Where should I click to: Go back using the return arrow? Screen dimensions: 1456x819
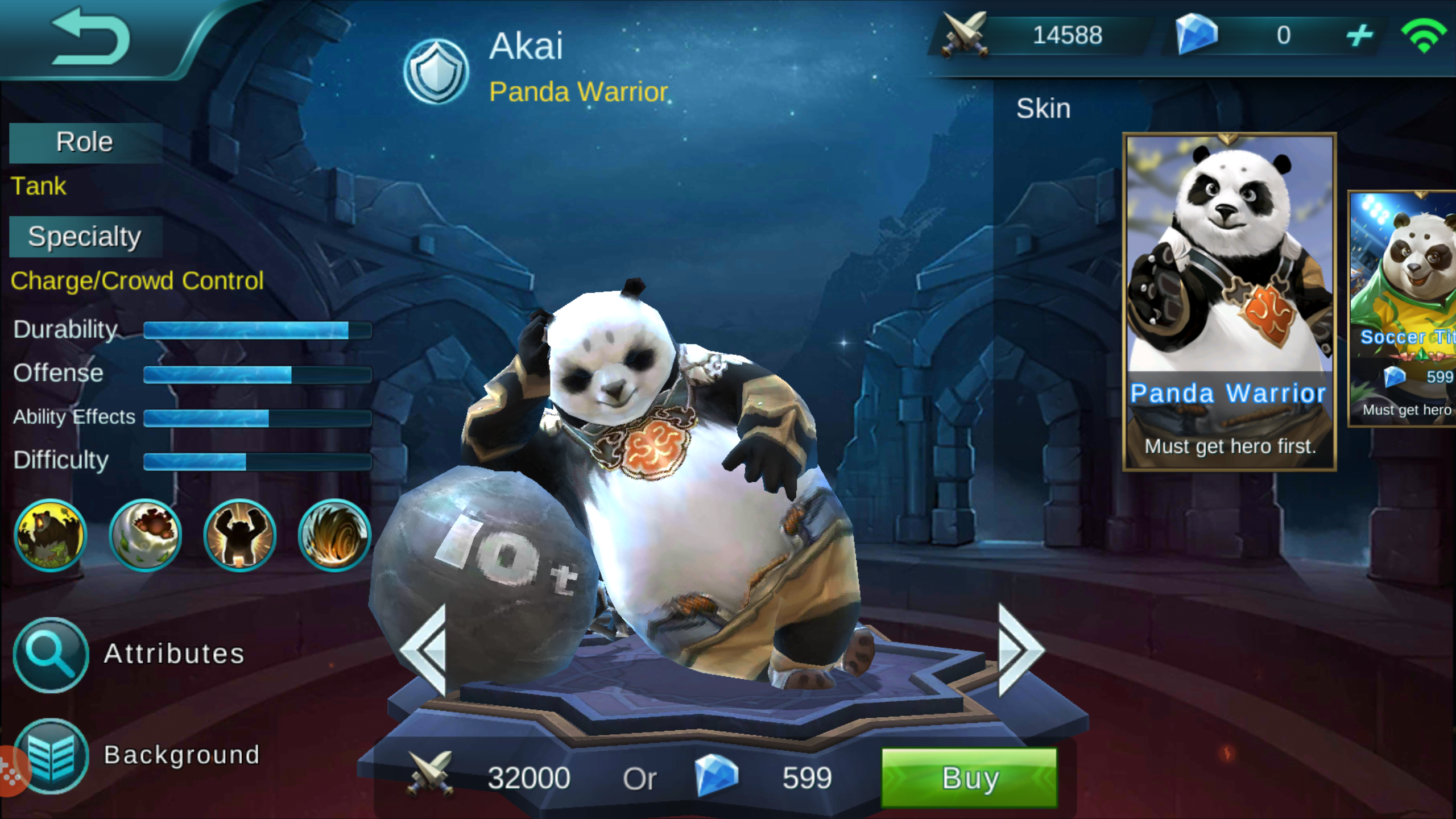tap(91, 38)
